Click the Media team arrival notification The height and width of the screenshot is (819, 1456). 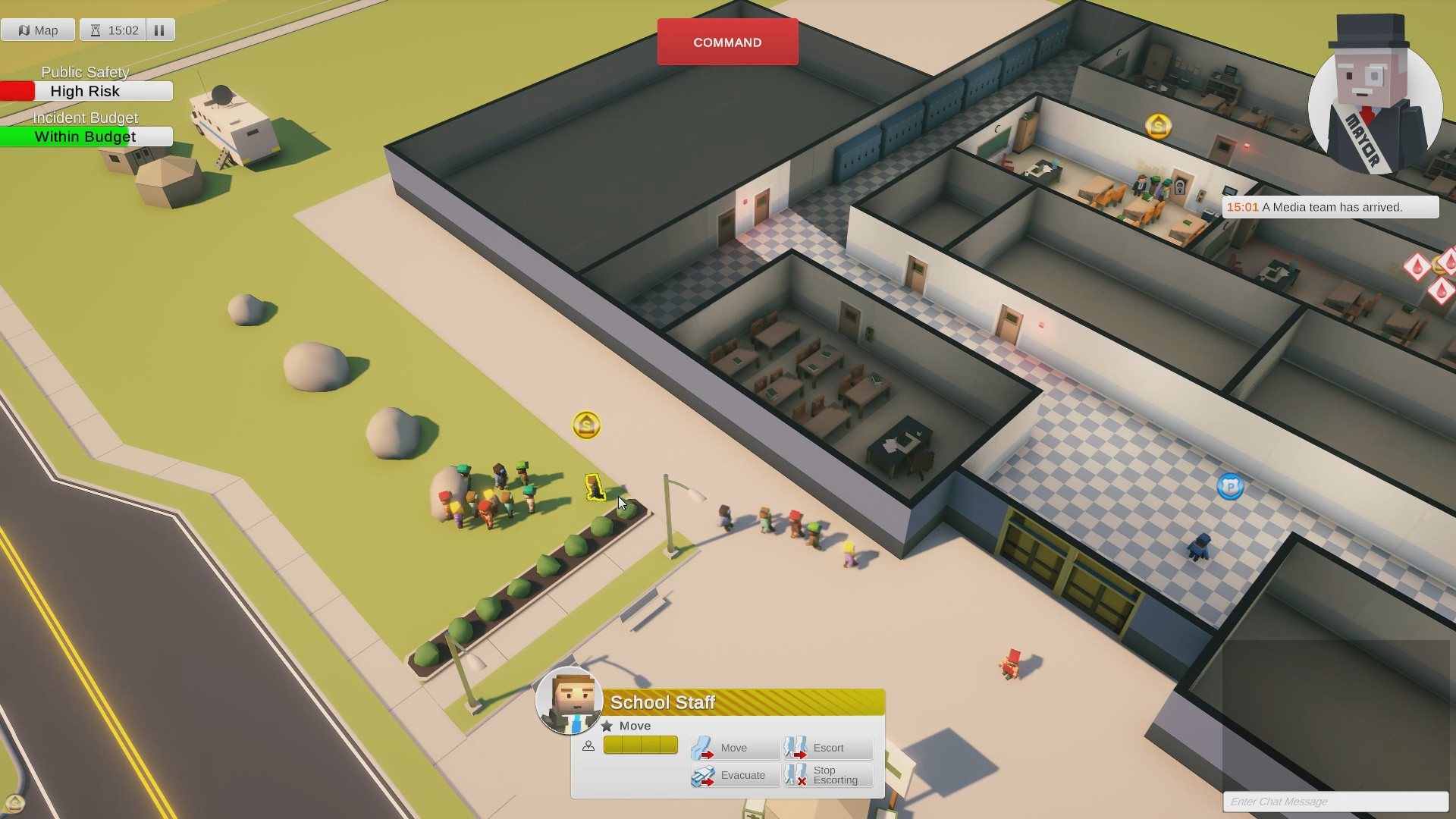tap(1330, 206)
